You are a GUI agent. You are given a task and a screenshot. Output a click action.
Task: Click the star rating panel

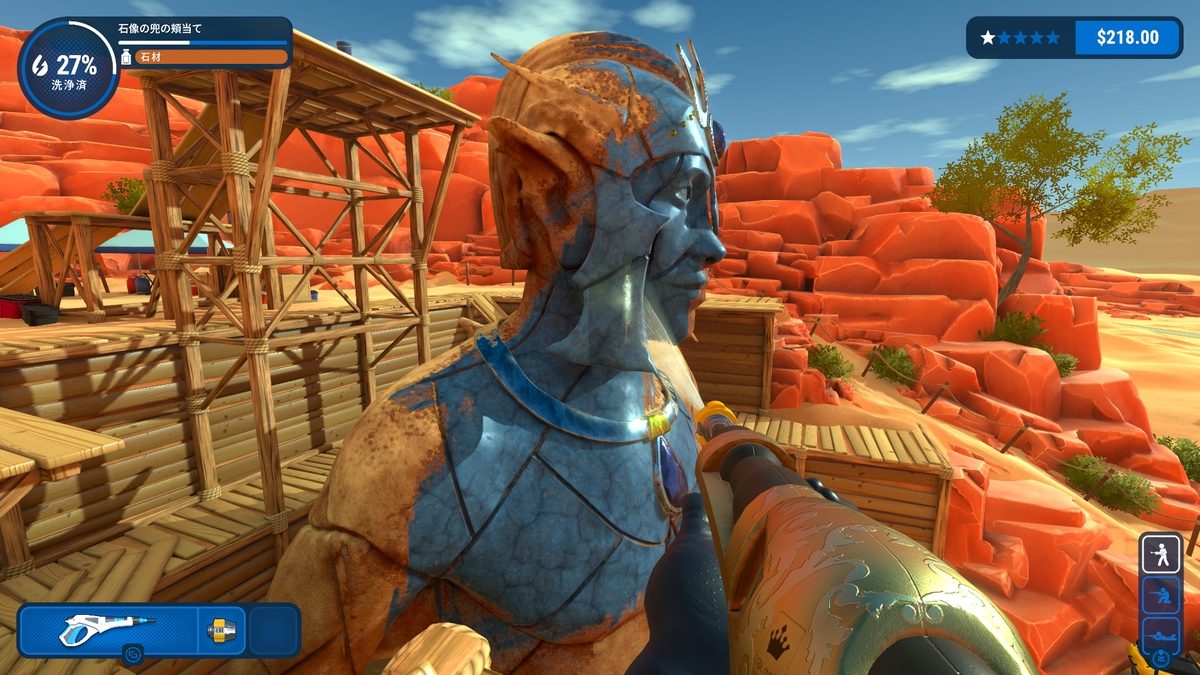click(x=1021, y=38)
